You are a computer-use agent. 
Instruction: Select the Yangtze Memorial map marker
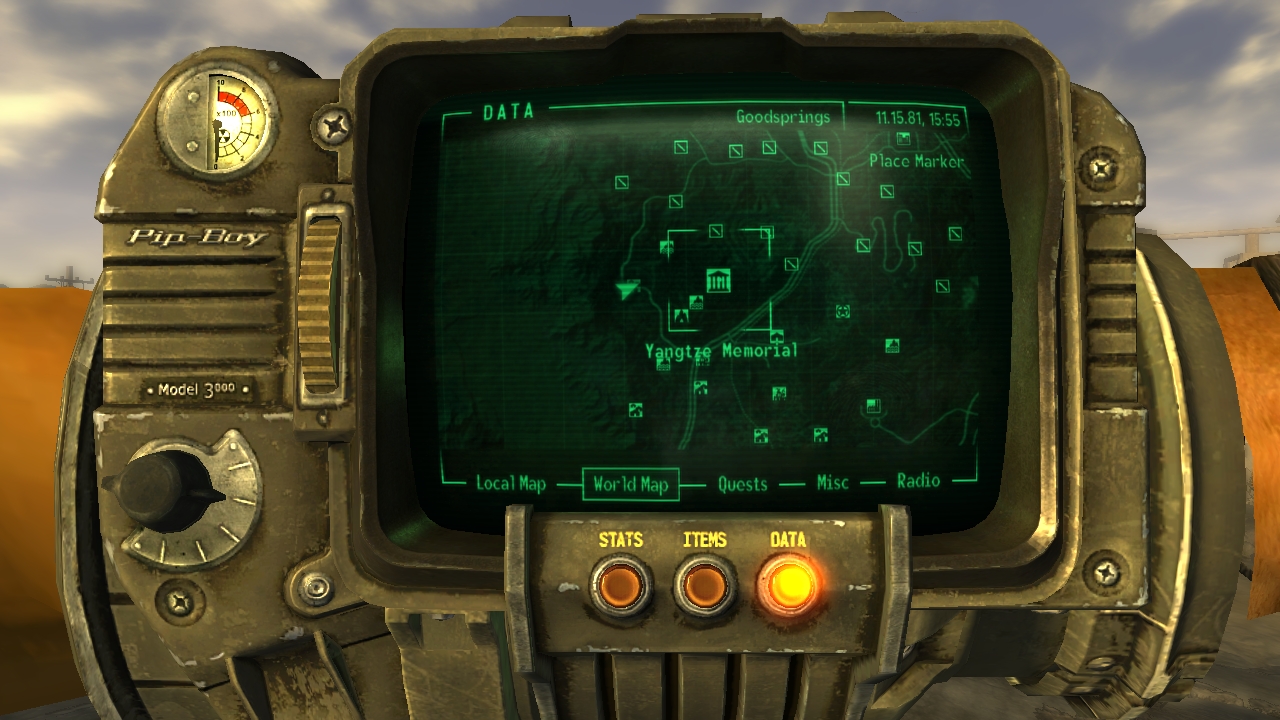(718, 281)
